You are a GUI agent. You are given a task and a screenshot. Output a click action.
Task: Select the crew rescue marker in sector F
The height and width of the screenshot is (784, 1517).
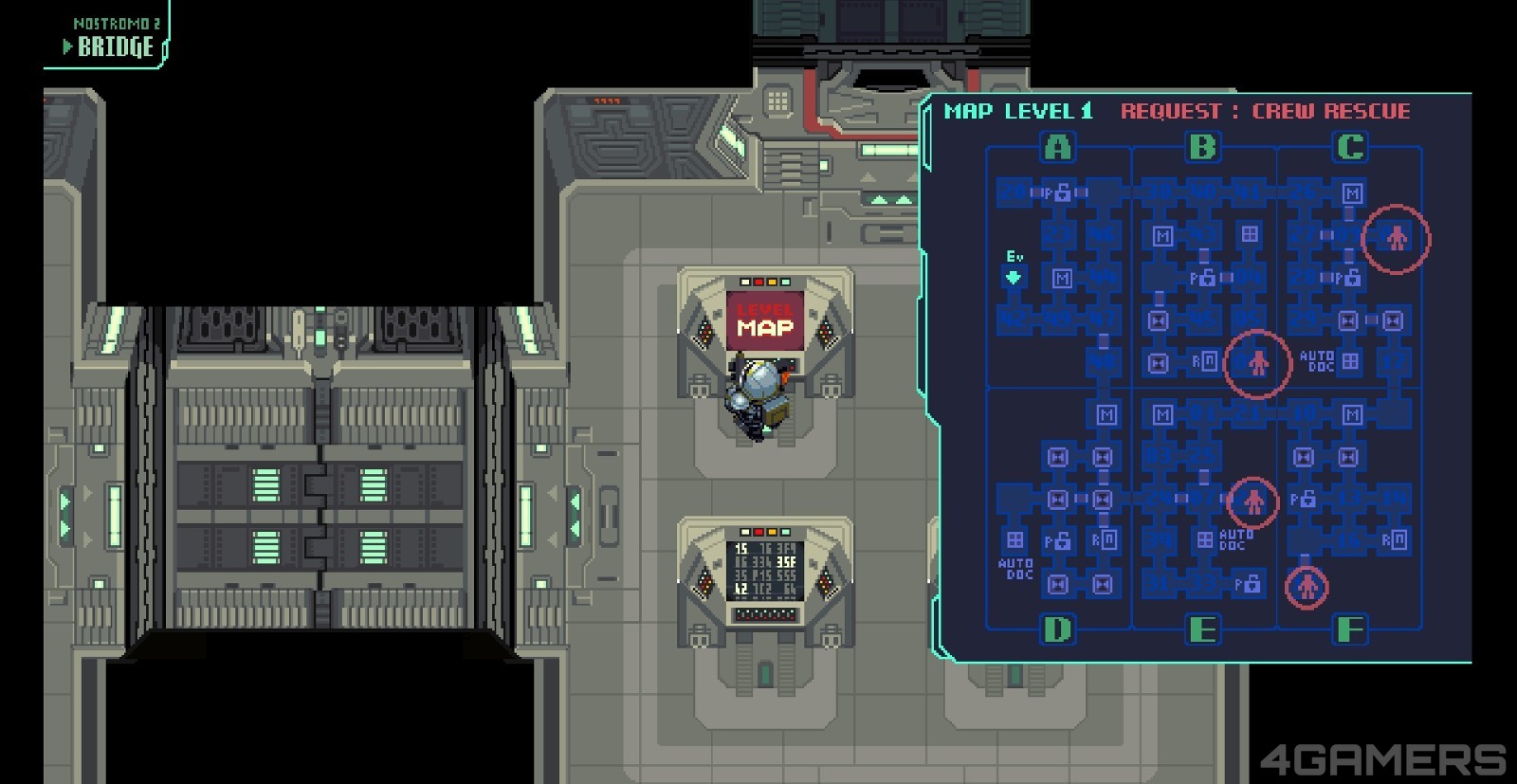(1307, 587)
